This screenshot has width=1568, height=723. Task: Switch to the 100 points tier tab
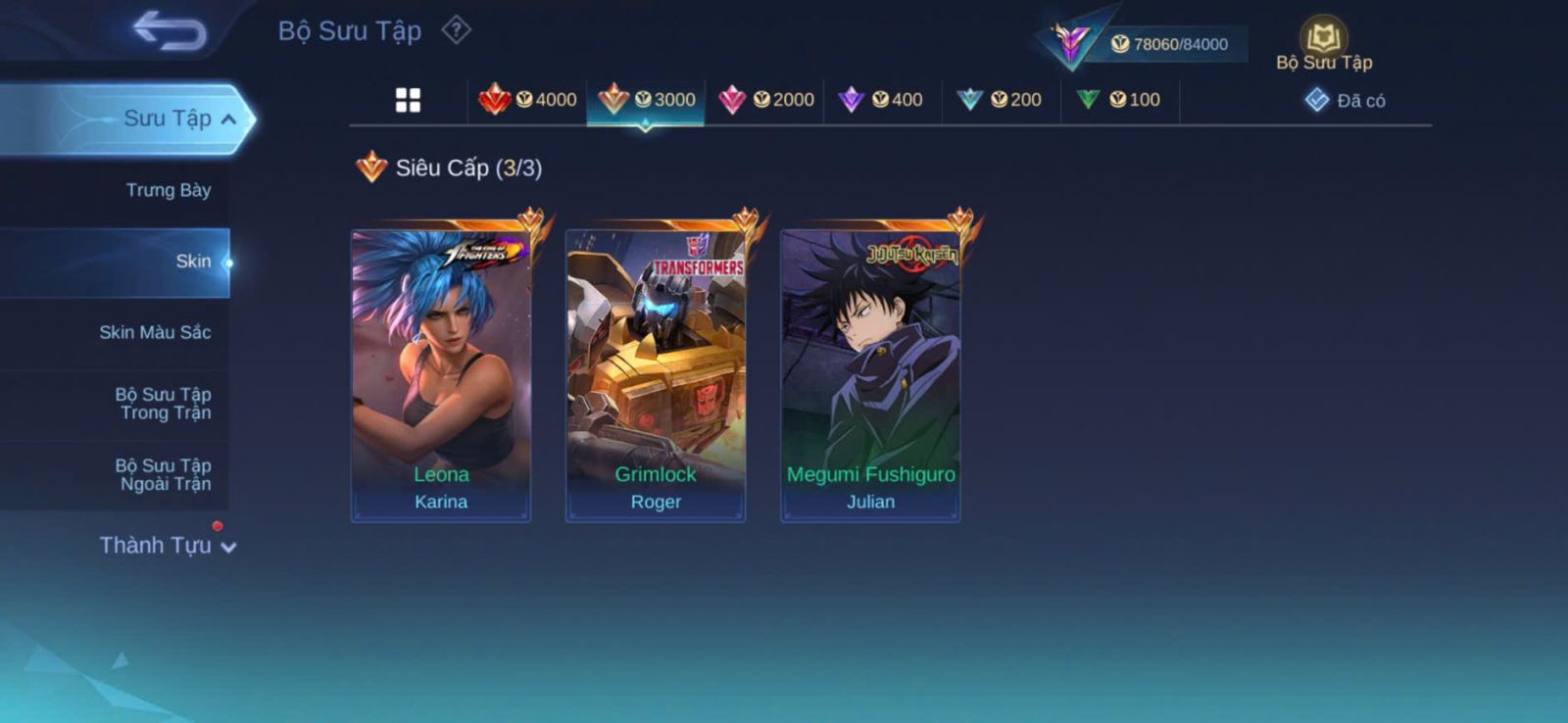click(1119, 100)
